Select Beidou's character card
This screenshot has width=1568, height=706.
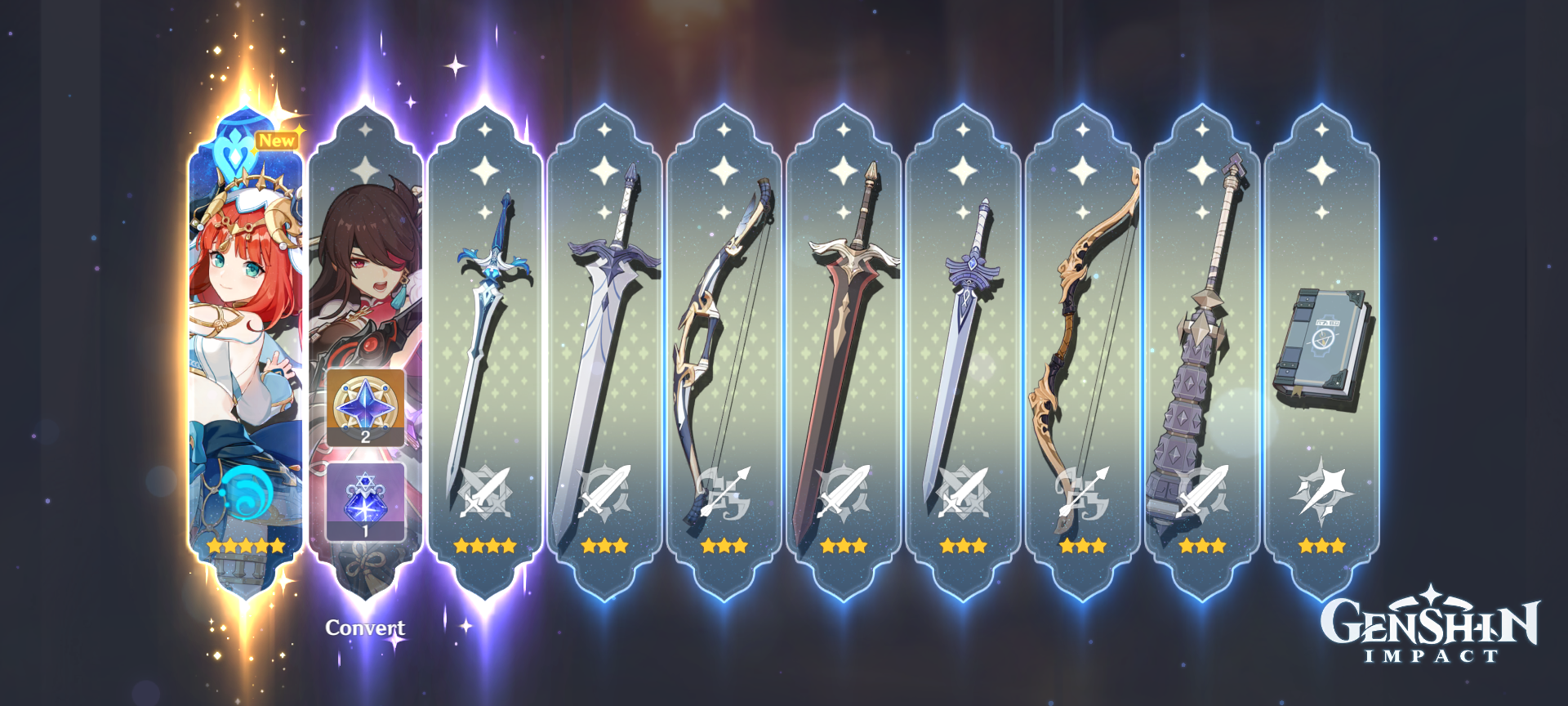(367, 245)
